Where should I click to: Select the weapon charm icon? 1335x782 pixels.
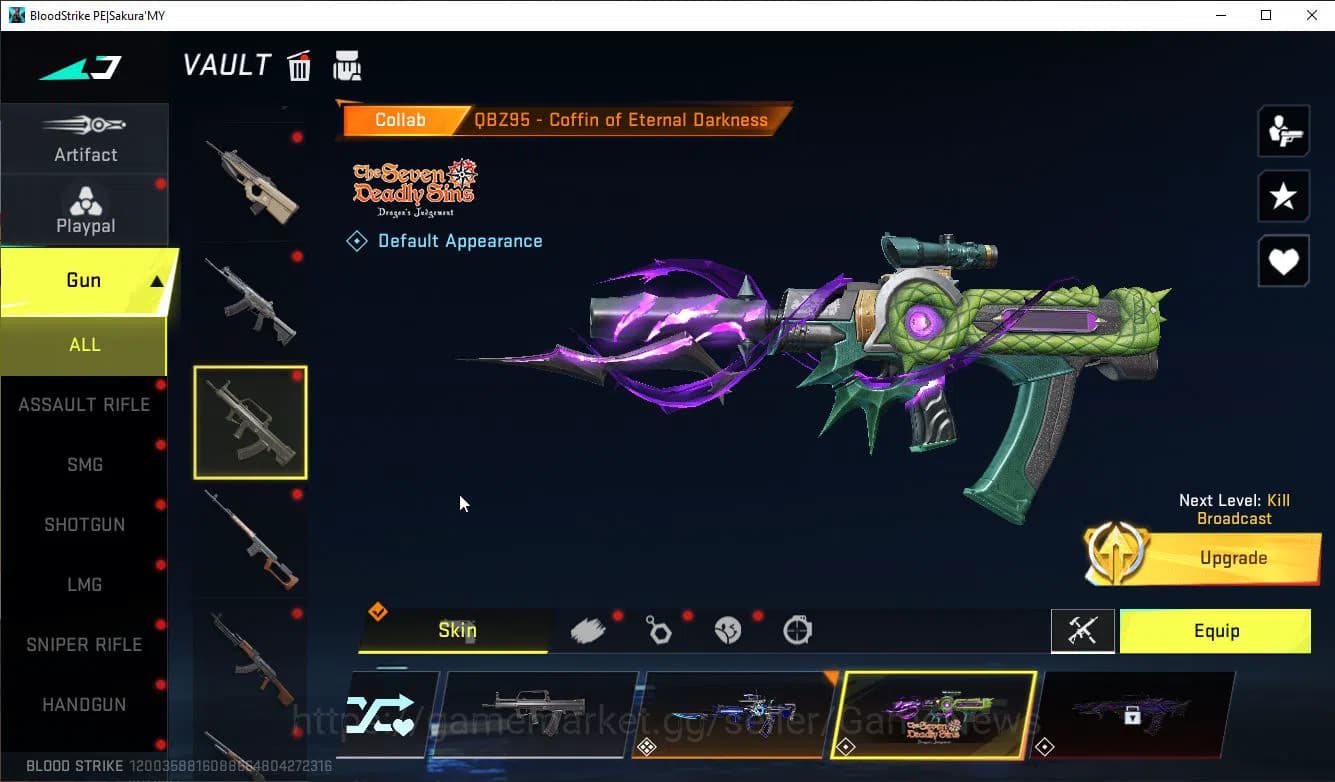pyautogui.click(x=658, y=630)
